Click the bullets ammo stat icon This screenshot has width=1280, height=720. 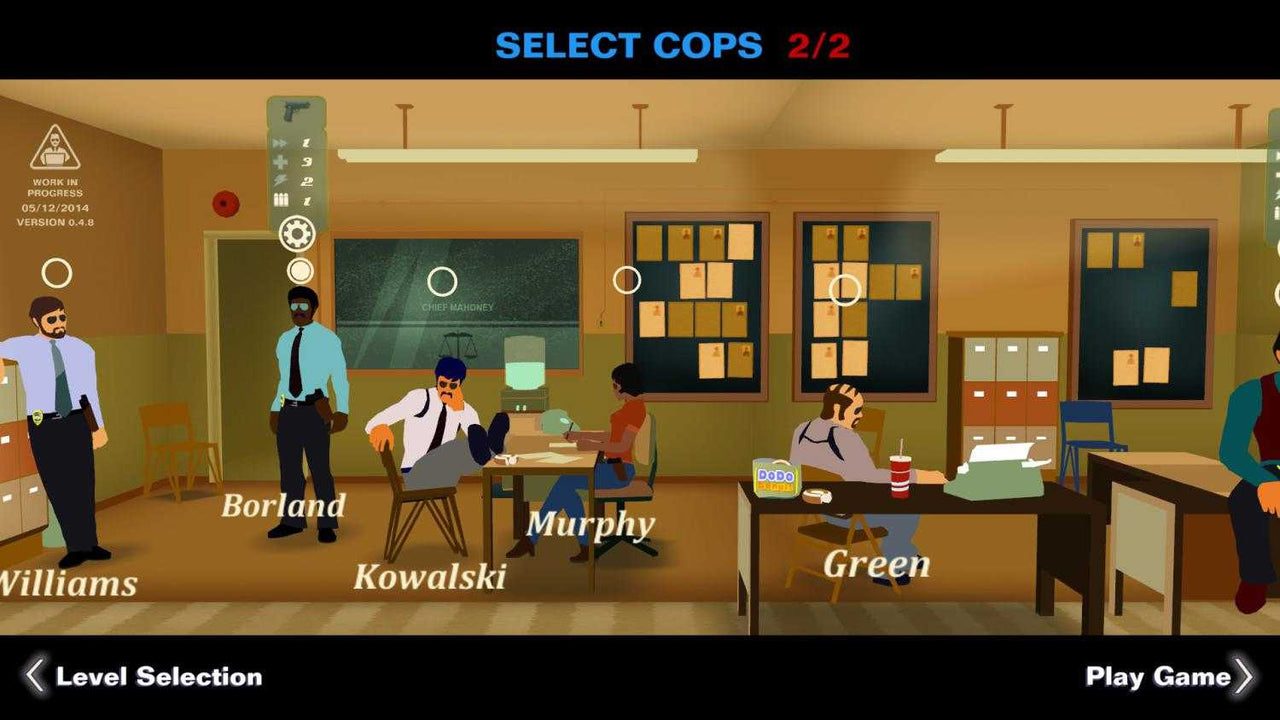[280, 198]
